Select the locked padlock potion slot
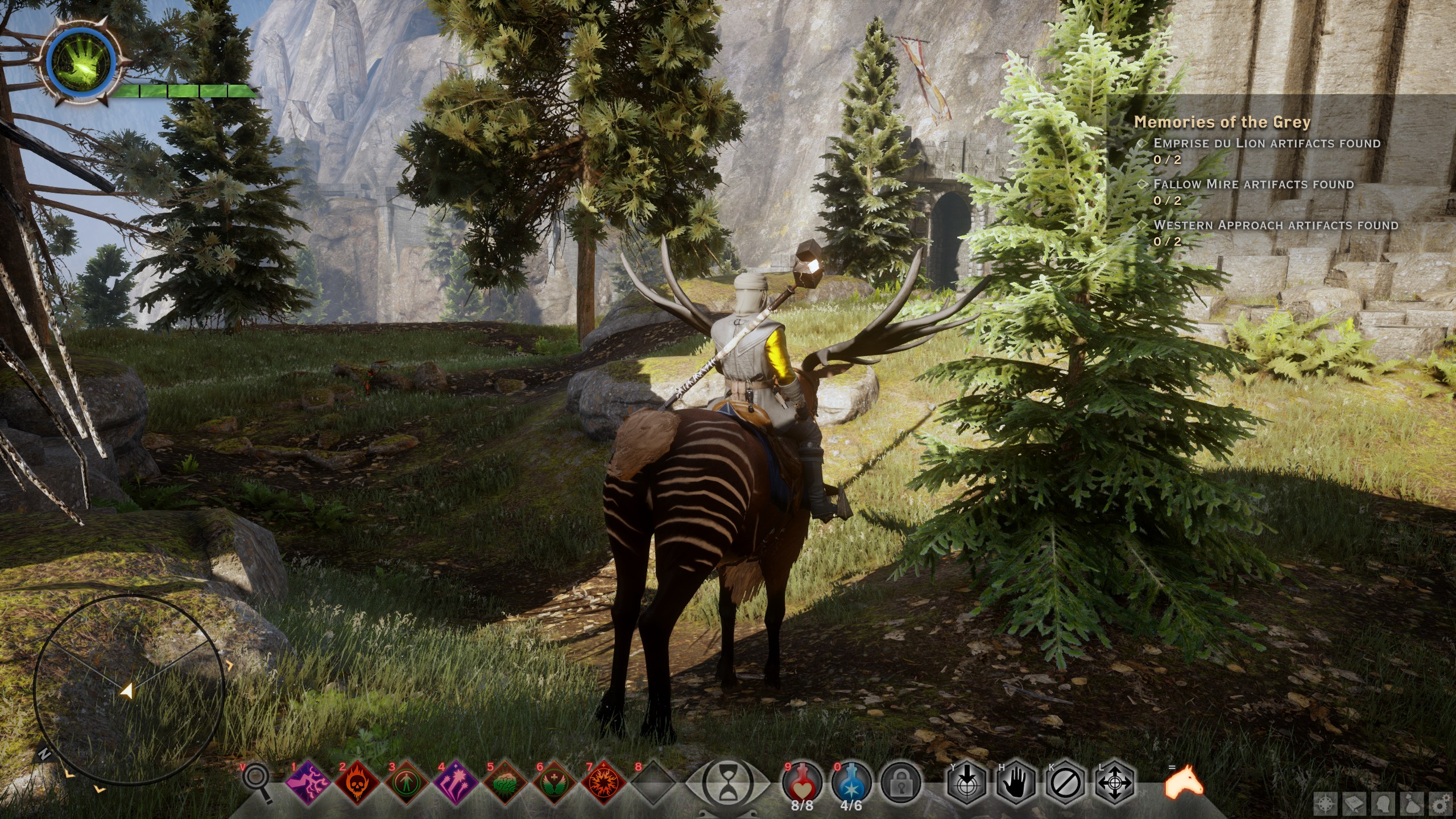This screenshot has height=819, width=1456. 900,784
